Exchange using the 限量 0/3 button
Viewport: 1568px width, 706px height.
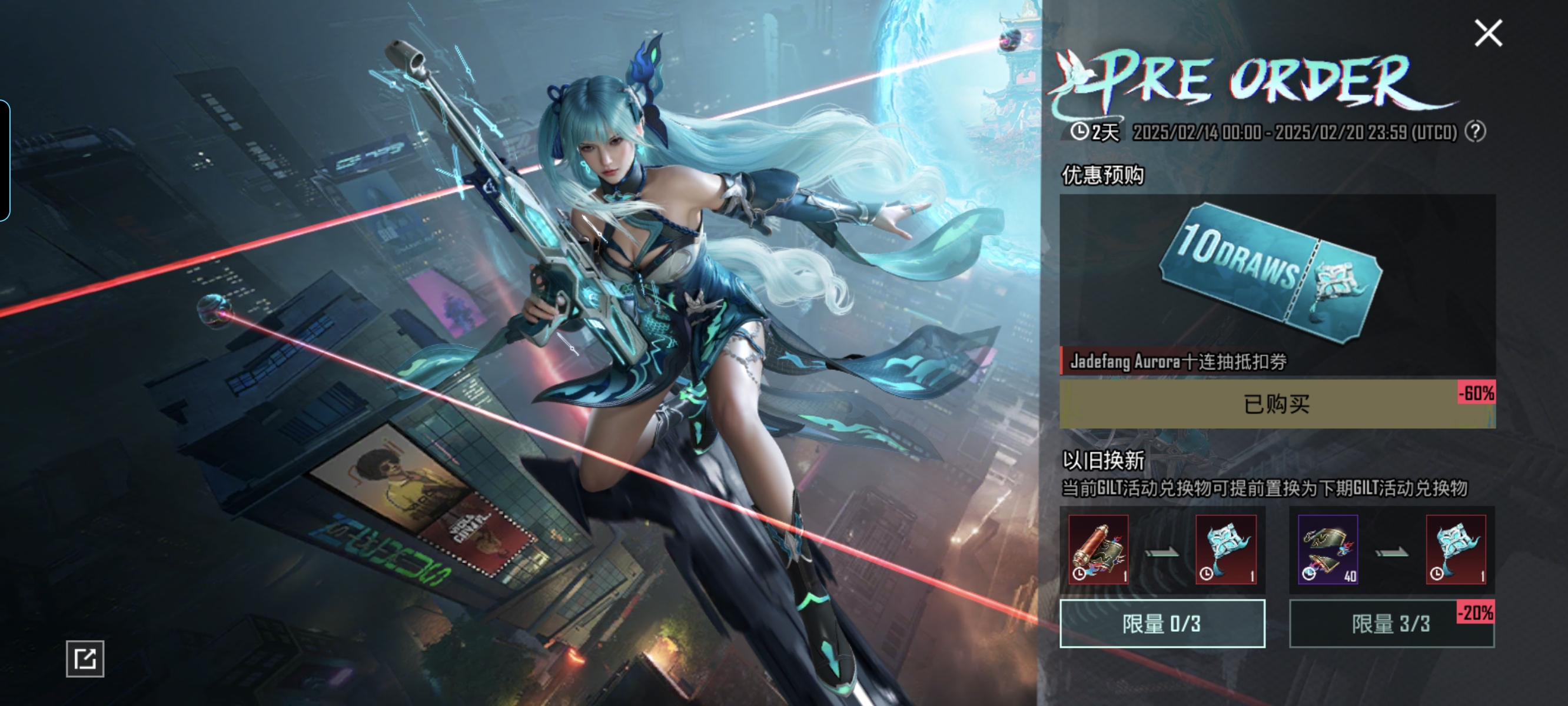point(1162,623)
